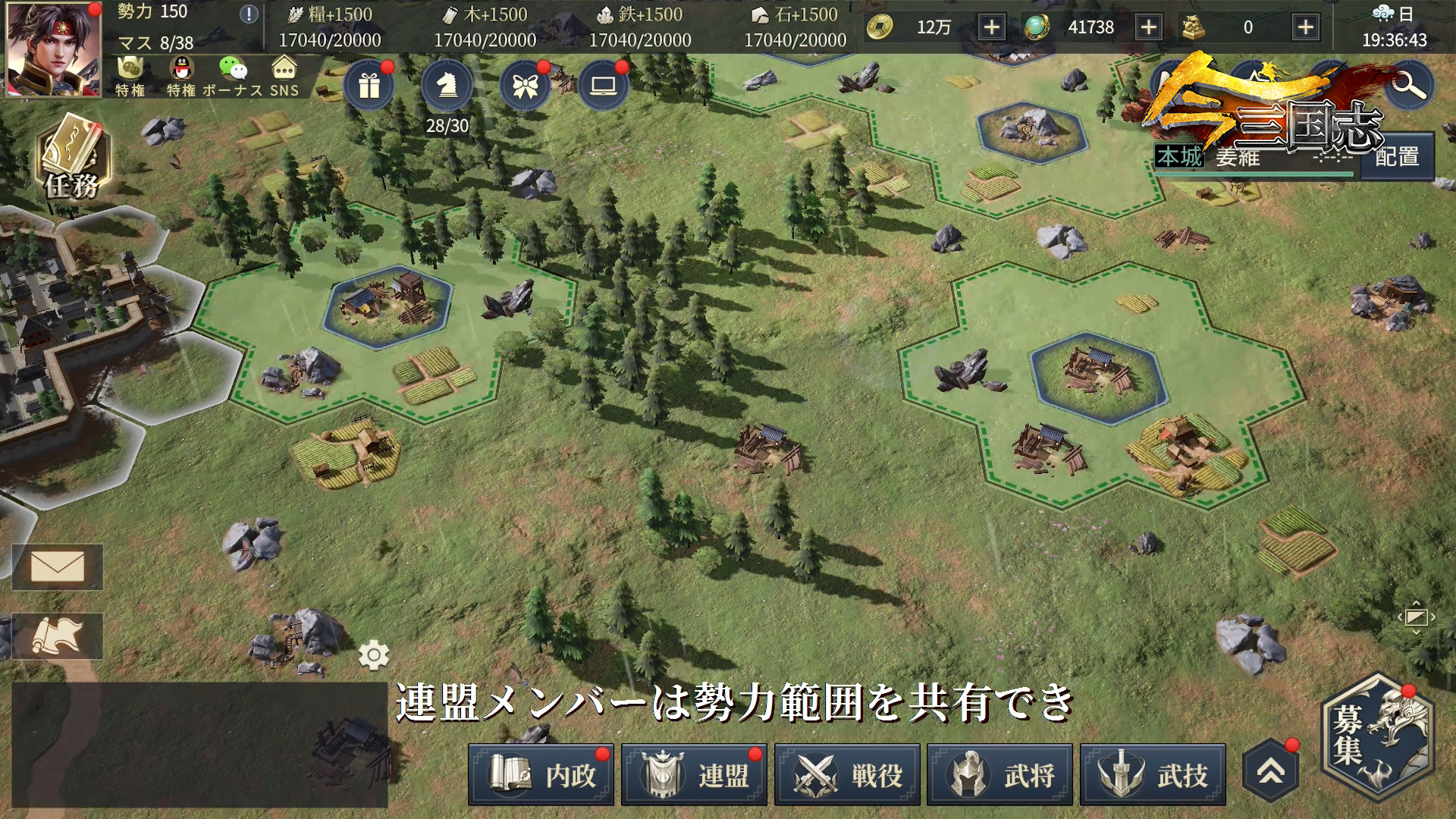The width and height of the screenshot is (1456, 819).
Task: Click the chess knight icon
Action: (x=447, y=85)
